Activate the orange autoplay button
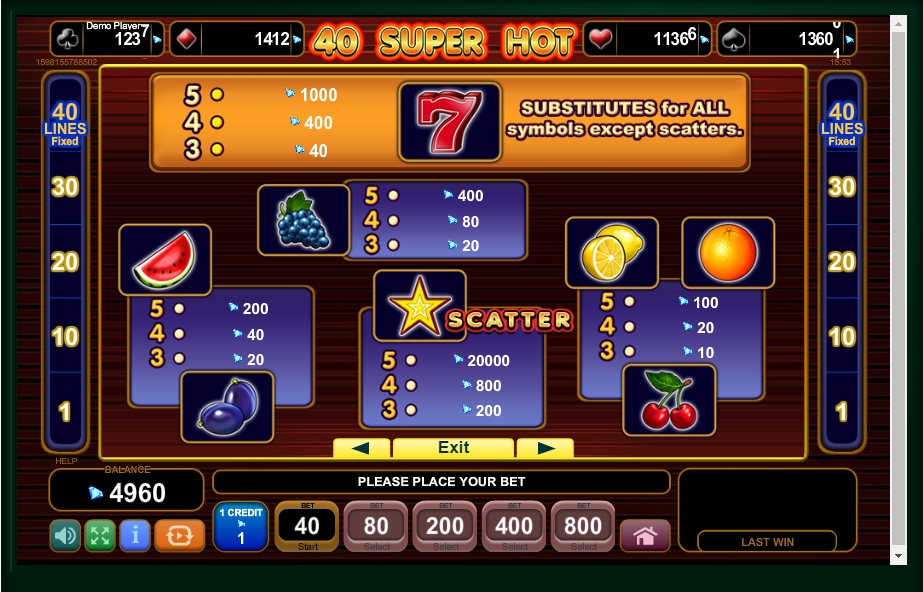The width and height of the screenshot is (923, 592). 180,536
